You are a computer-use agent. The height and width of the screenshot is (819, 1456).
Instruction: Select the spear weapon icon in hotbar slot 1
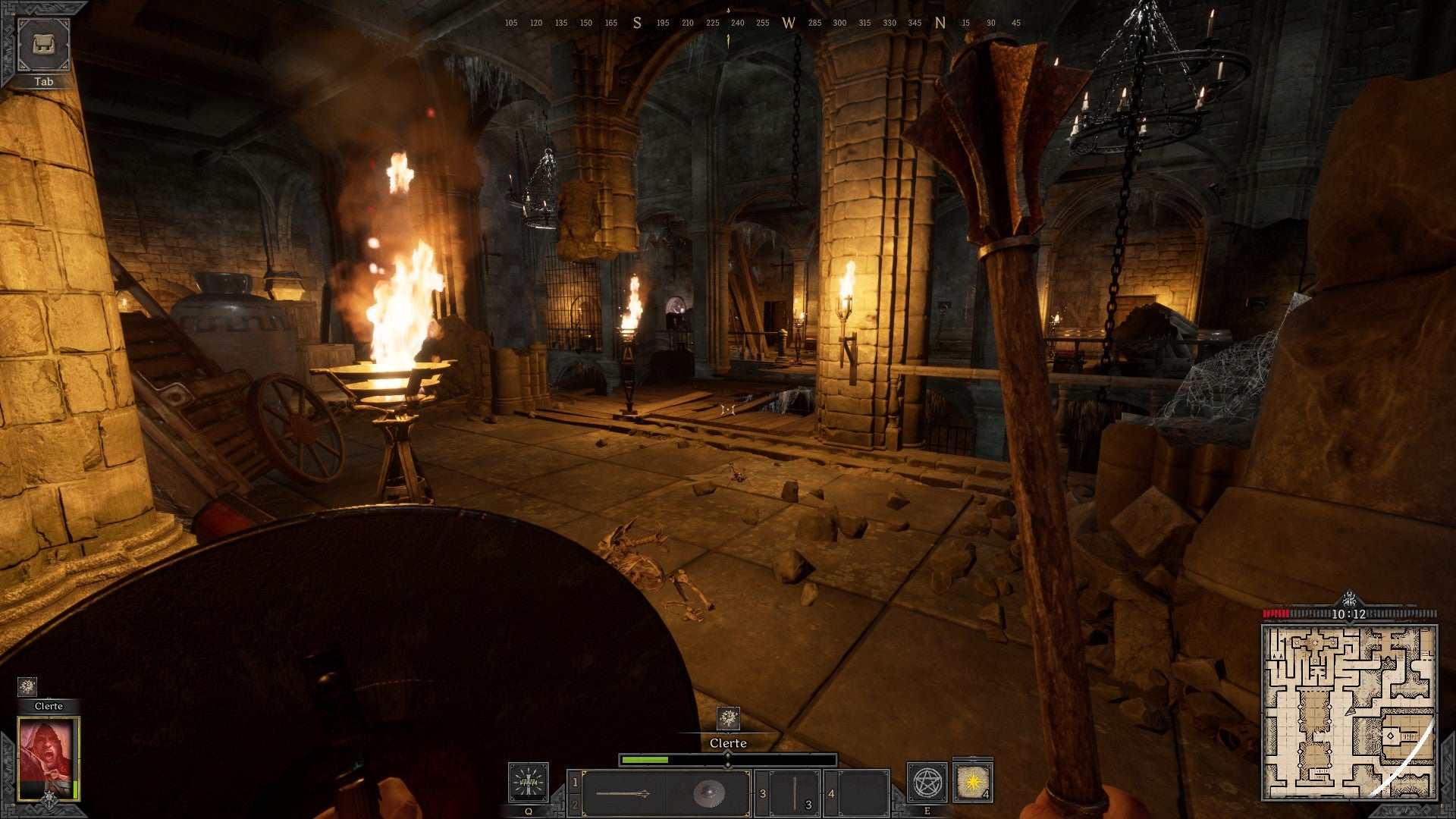pos(623,792)
